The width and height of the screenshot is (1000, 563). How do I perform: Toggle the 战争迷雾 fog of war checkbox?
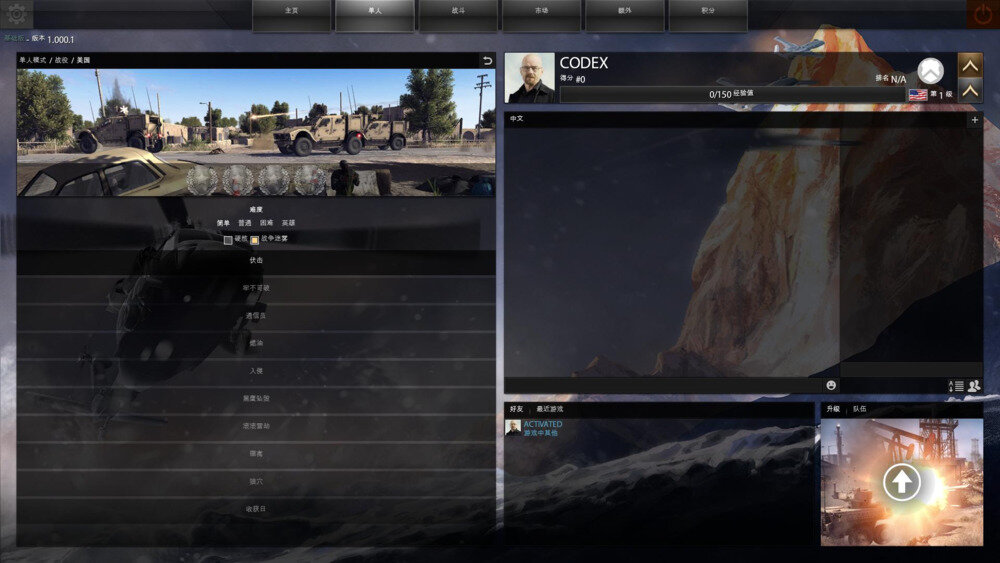(x=255, y=239)
